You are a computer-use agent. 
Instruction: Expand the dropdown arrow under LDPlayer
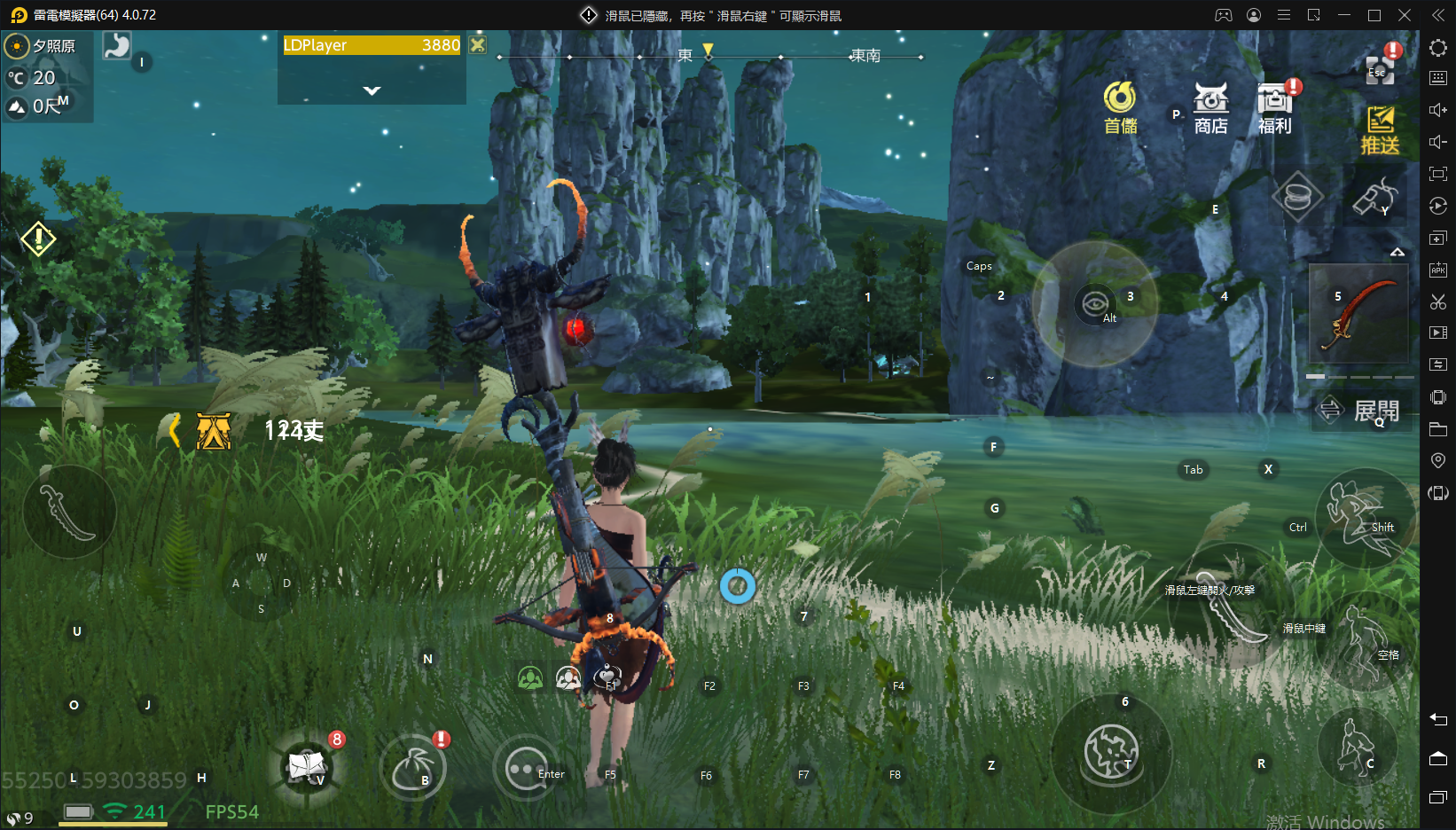click(x=372, y=90)
